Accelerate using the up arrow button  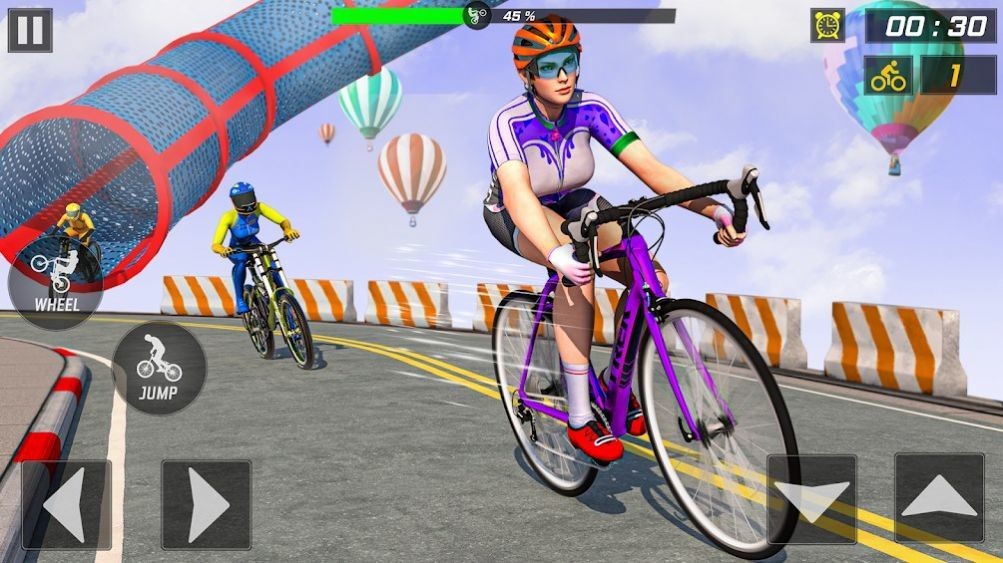[938, 497]
